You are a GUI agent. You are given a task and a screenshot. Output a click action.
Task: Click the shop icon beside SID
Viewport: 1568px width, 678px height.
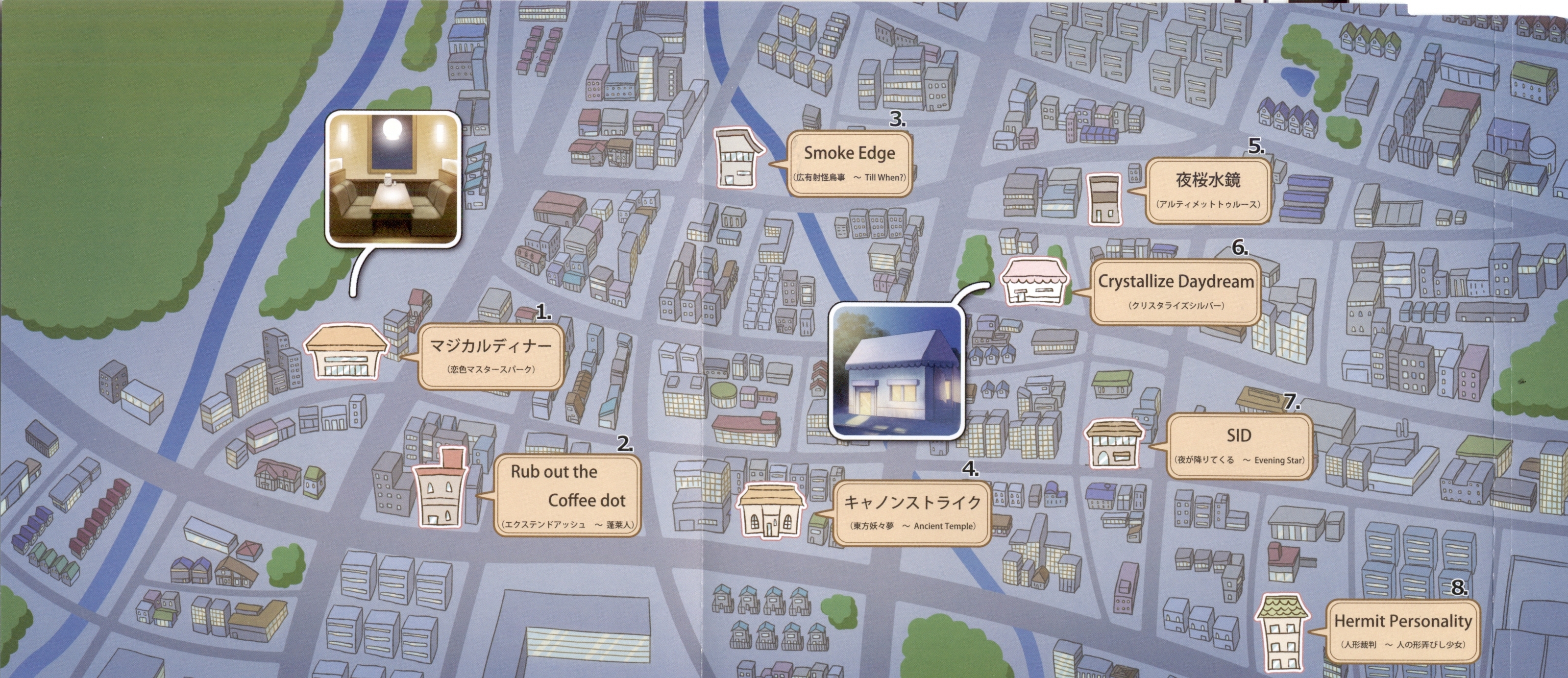(x=1115, y=442)
